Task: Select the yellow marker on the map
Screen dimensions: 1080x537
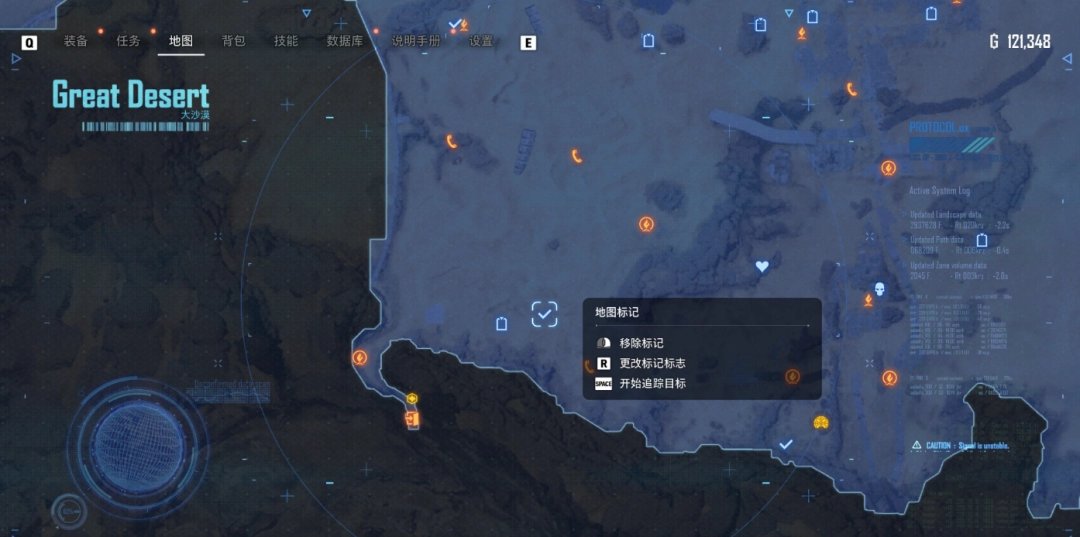Action: [x=820, y=422]
